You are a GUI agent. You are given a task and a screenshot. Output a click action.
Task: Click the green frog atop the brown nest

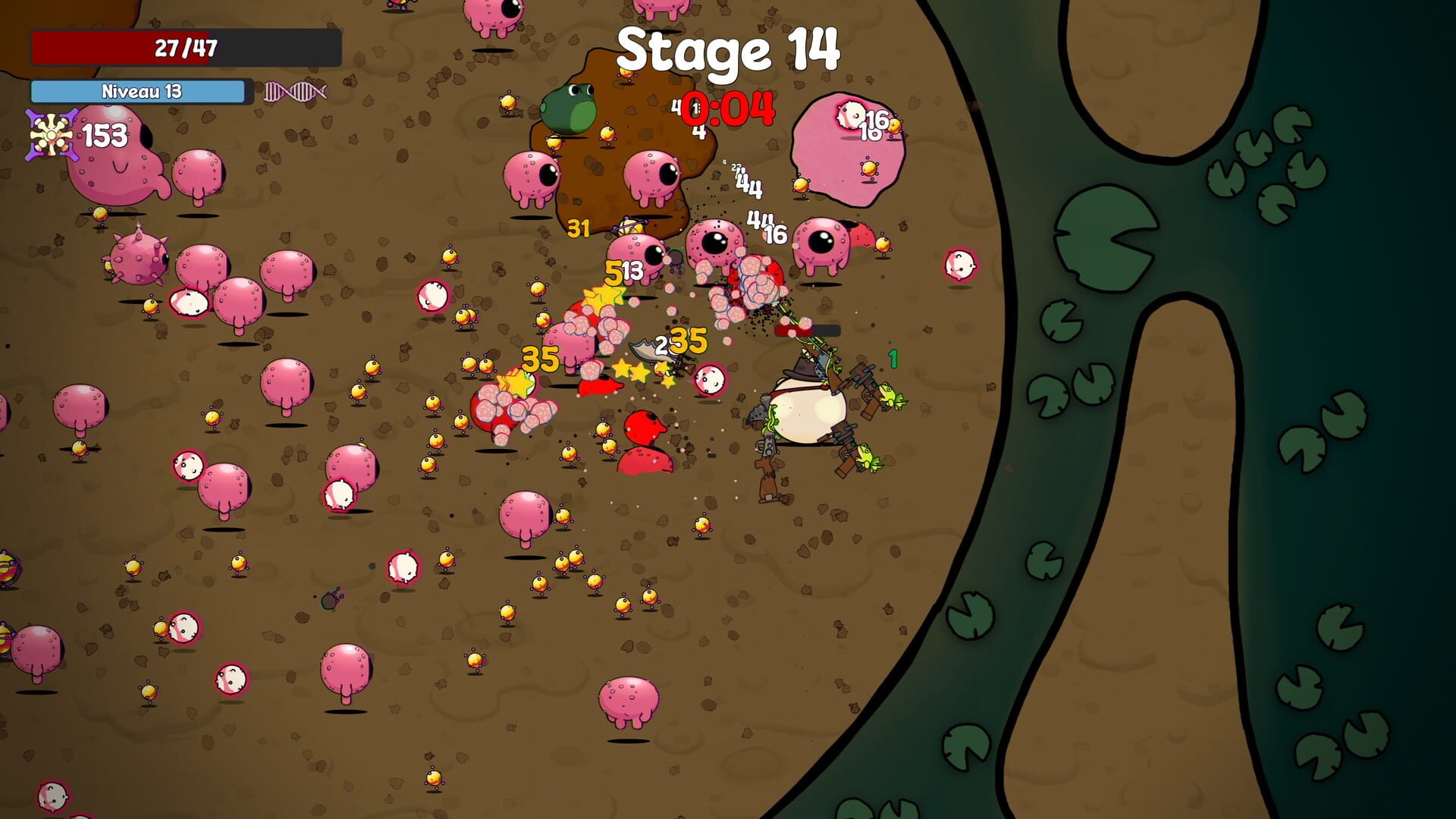(x=570, y=106)
